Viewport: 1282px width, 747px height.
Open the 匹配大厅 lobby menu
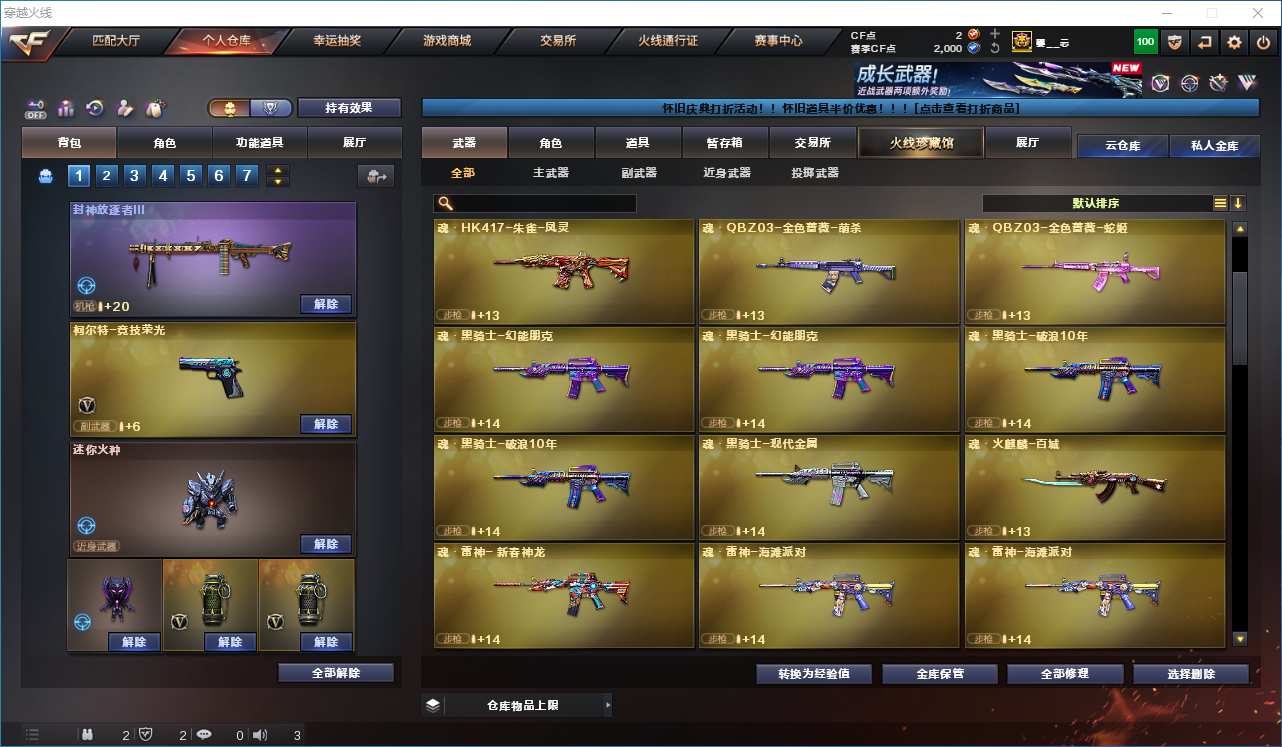pyautogui.click(x=116, y=41)
